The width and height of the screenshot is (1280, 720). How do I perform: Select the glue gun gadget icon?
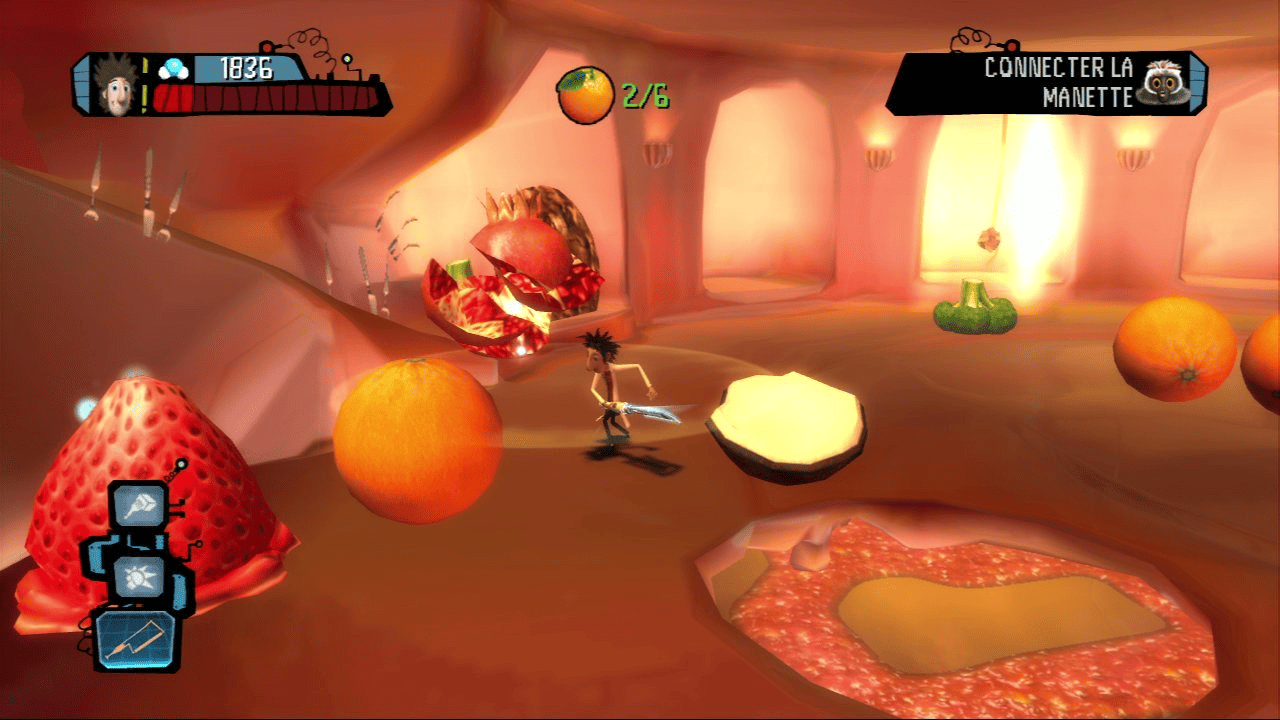tap(138, 505)
